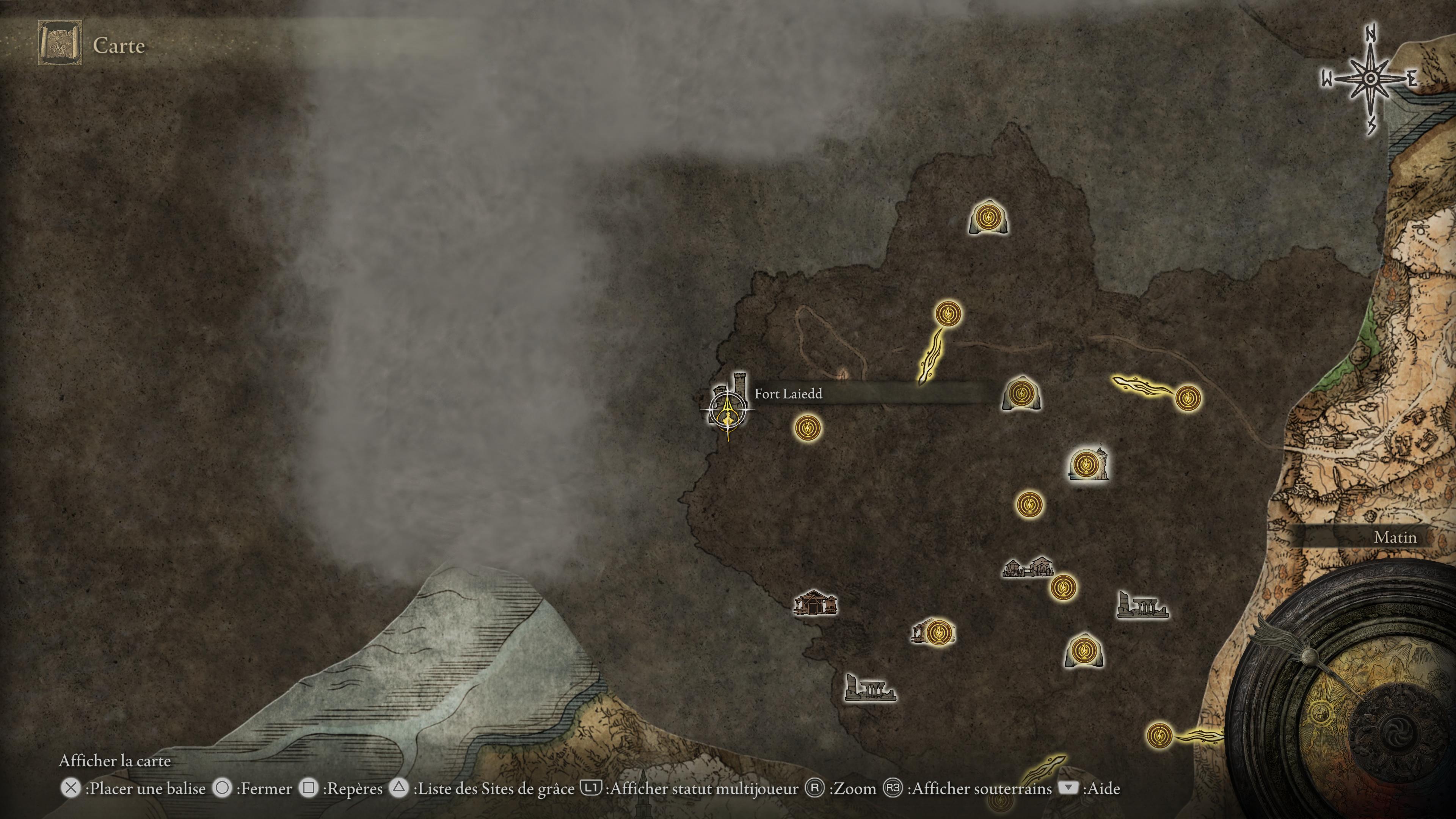Select the lone wooden shack landmark

coord(814,602)
